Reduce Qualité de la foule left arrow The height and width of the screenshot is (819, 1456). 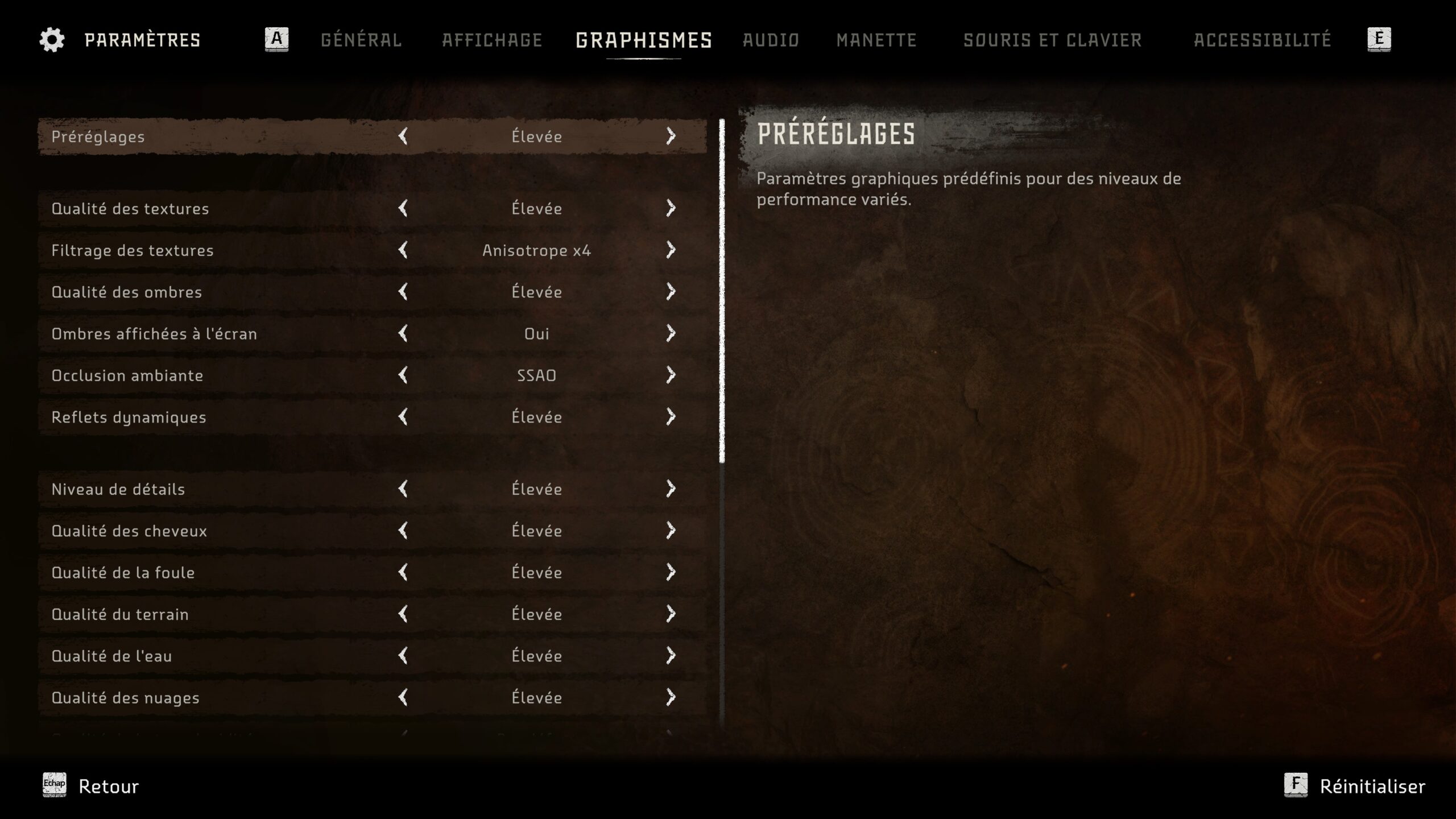(403, 572)
